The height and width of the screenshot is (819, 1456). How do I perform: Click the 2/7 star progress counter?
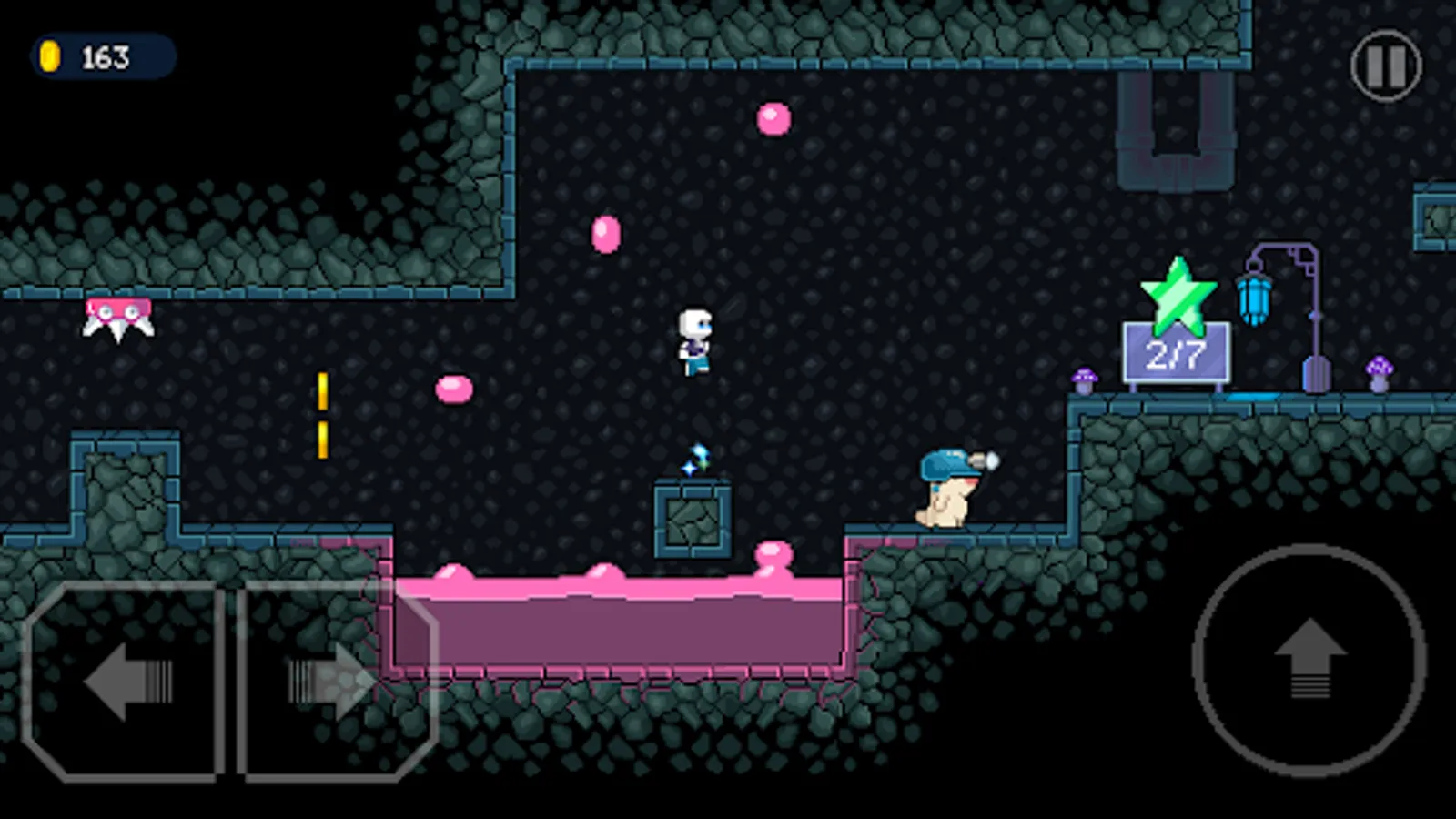click(1178, 355)
